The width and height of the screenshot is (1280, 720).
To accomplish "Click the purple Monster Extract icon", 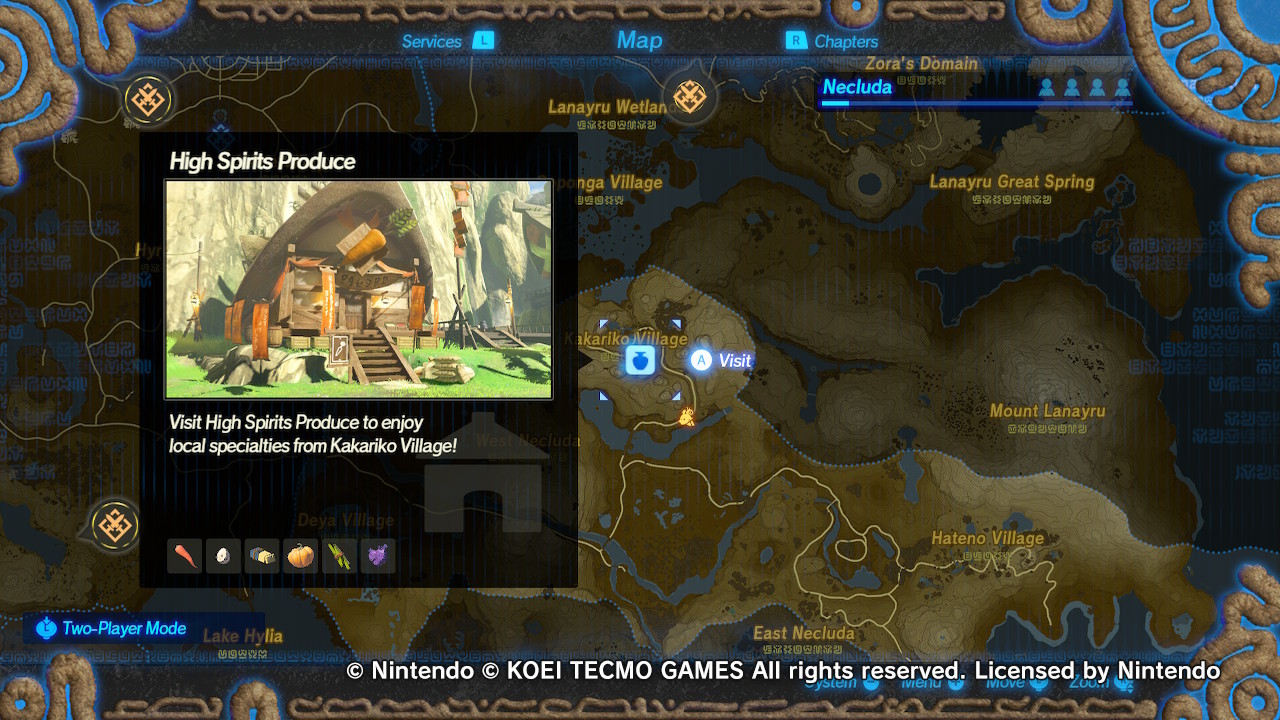I will point(377,555).
